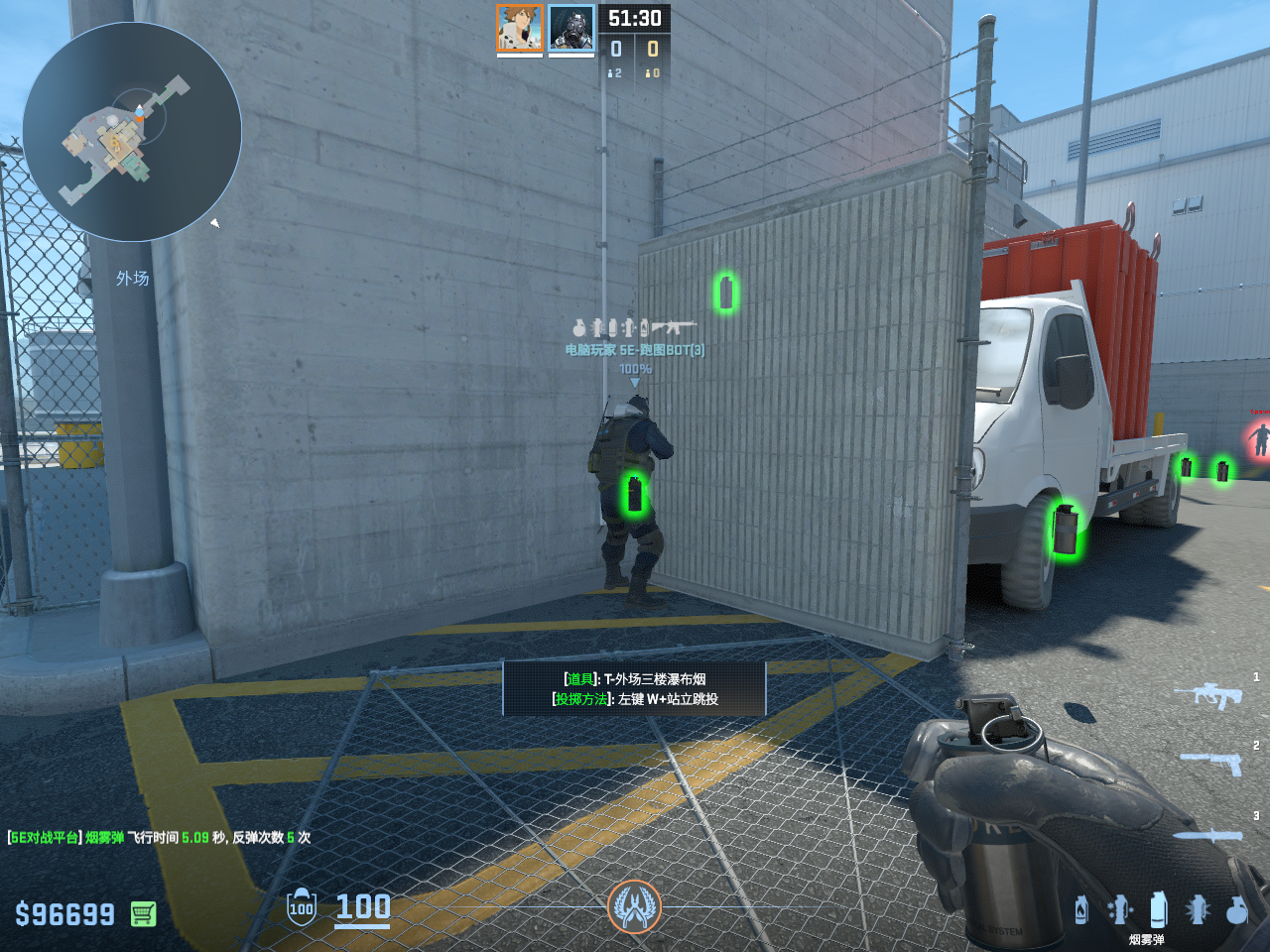Switch to the silenced pistol slot

click(1210, 763)
